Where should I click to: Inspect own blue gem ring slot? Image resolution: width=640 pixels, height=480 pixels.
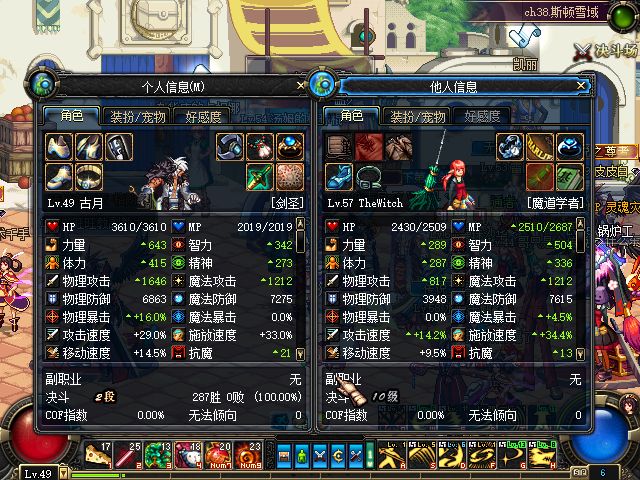tap(290, 147)
